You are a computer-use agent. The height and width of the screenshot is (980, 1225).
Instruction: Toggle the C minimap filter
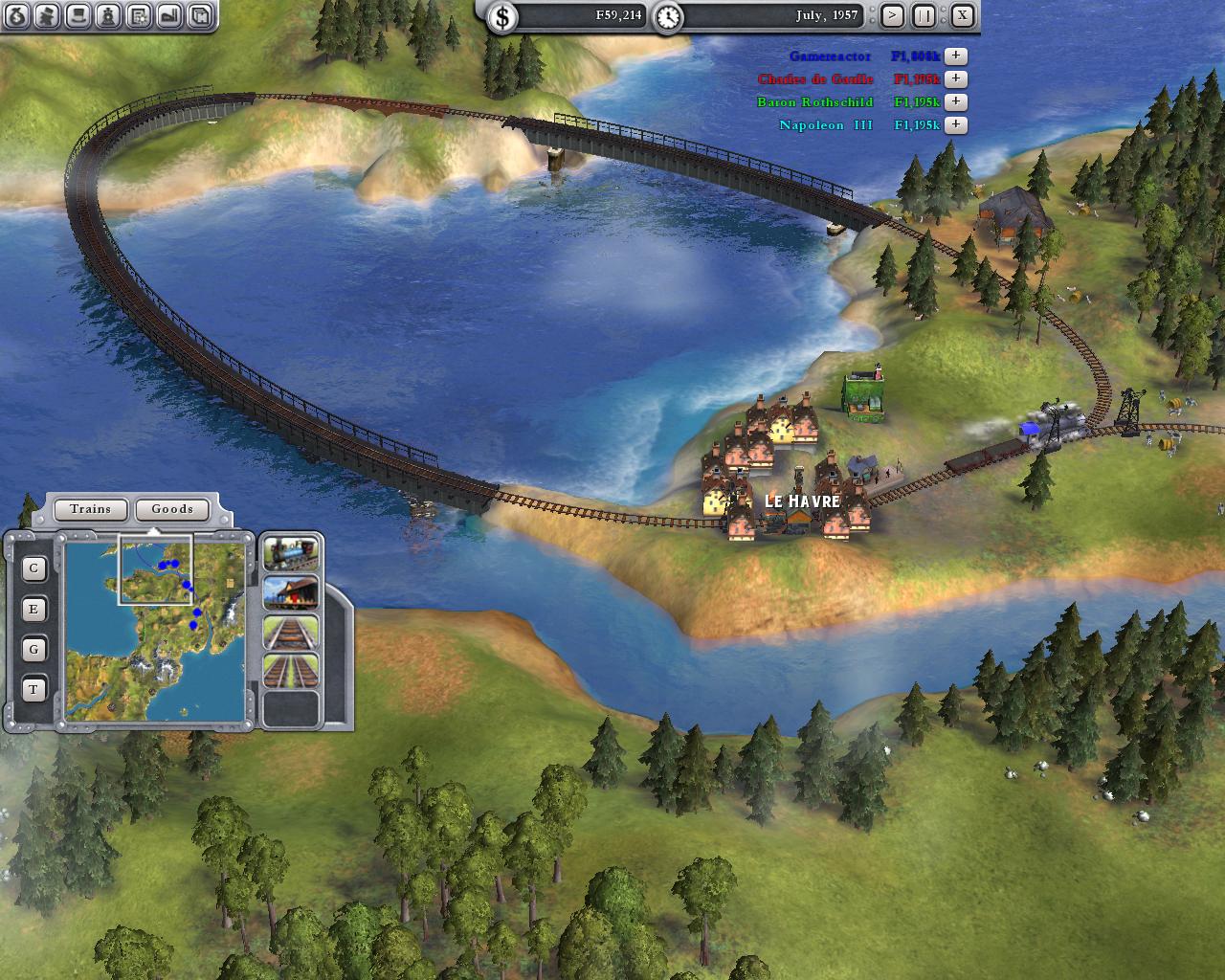click(34, 568)
